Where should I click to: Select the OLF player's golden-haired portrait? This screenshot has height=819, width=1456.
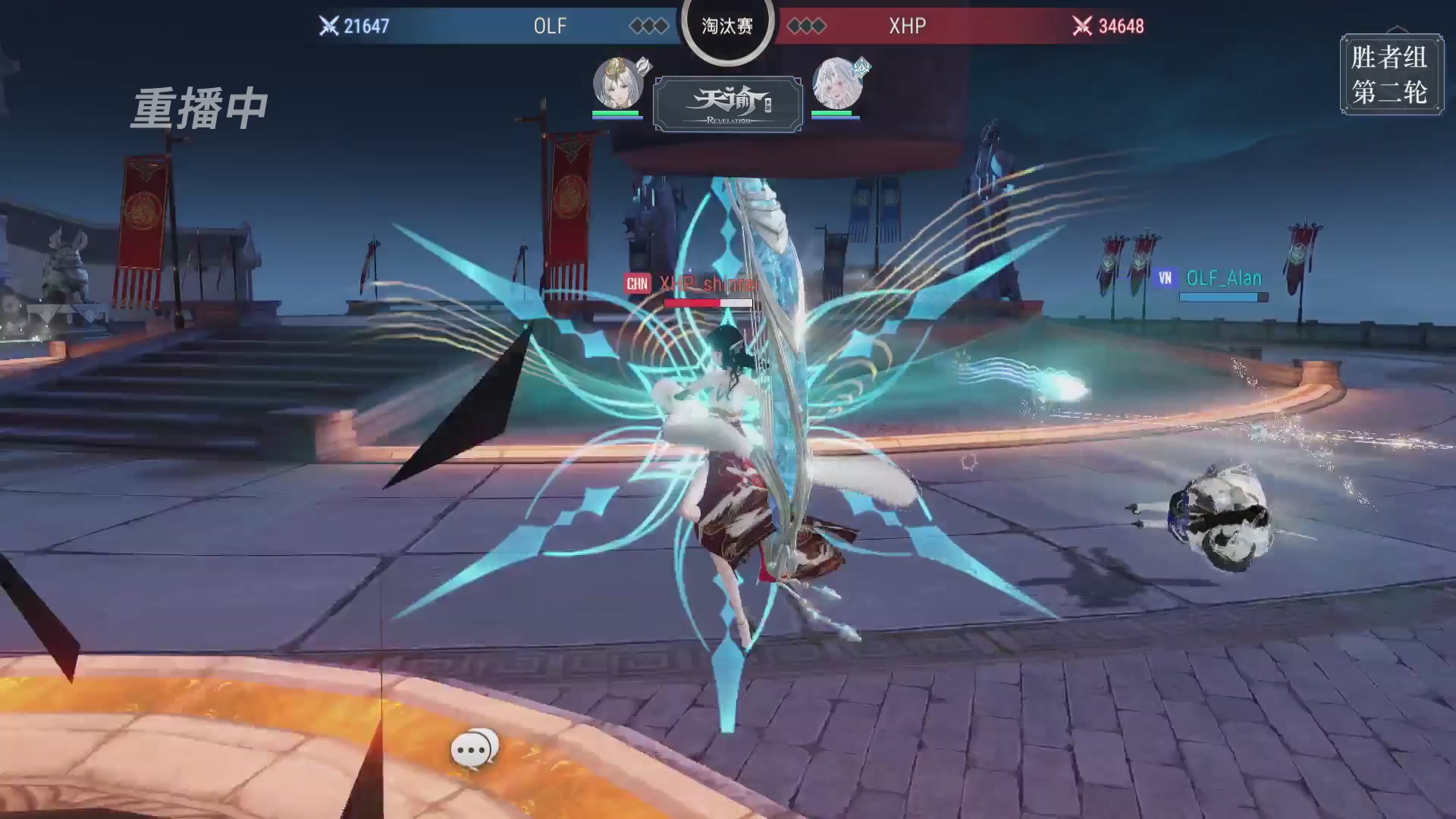617,83
